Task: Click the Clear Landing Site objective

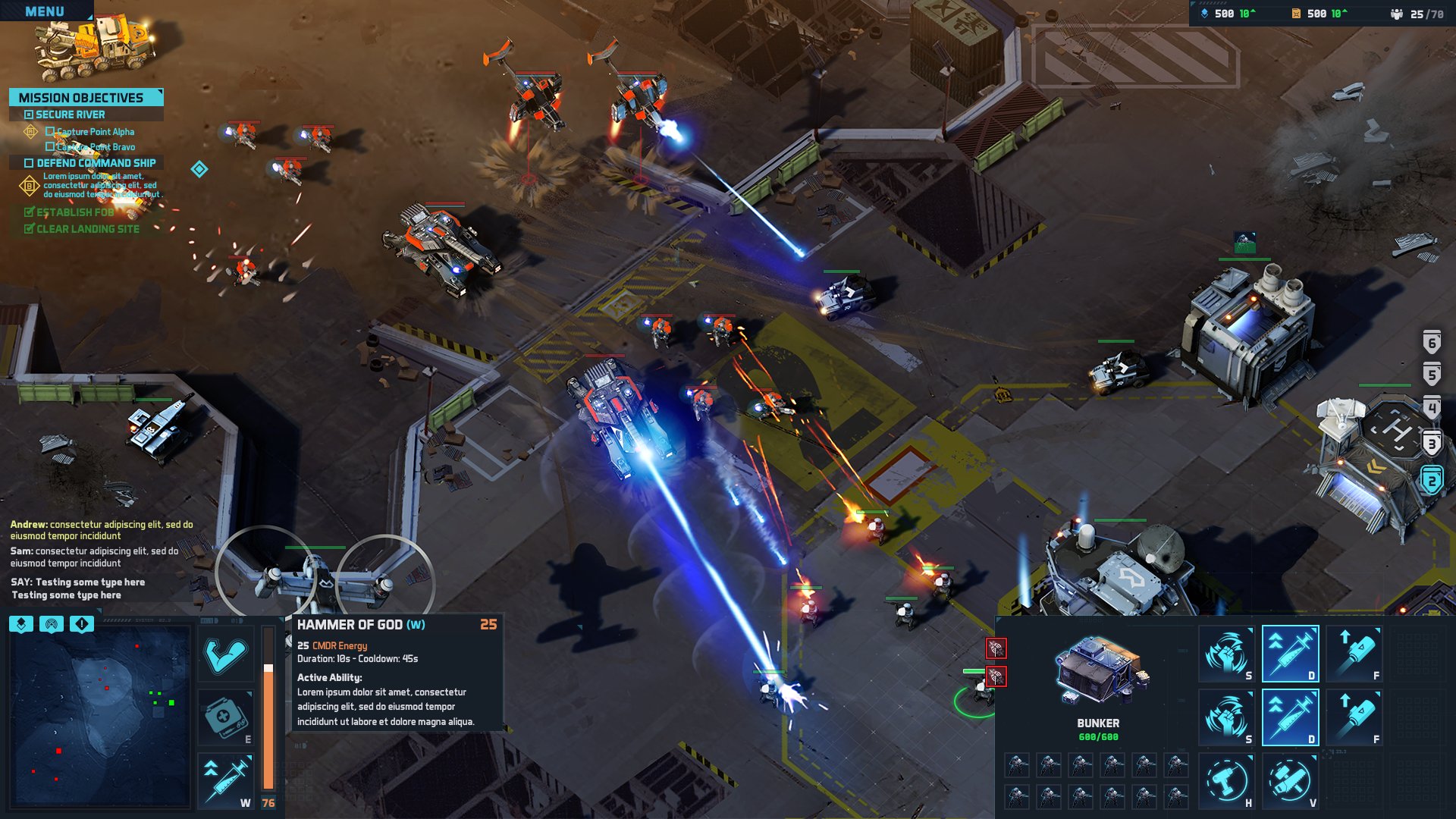Action: [x=87, y=229]
